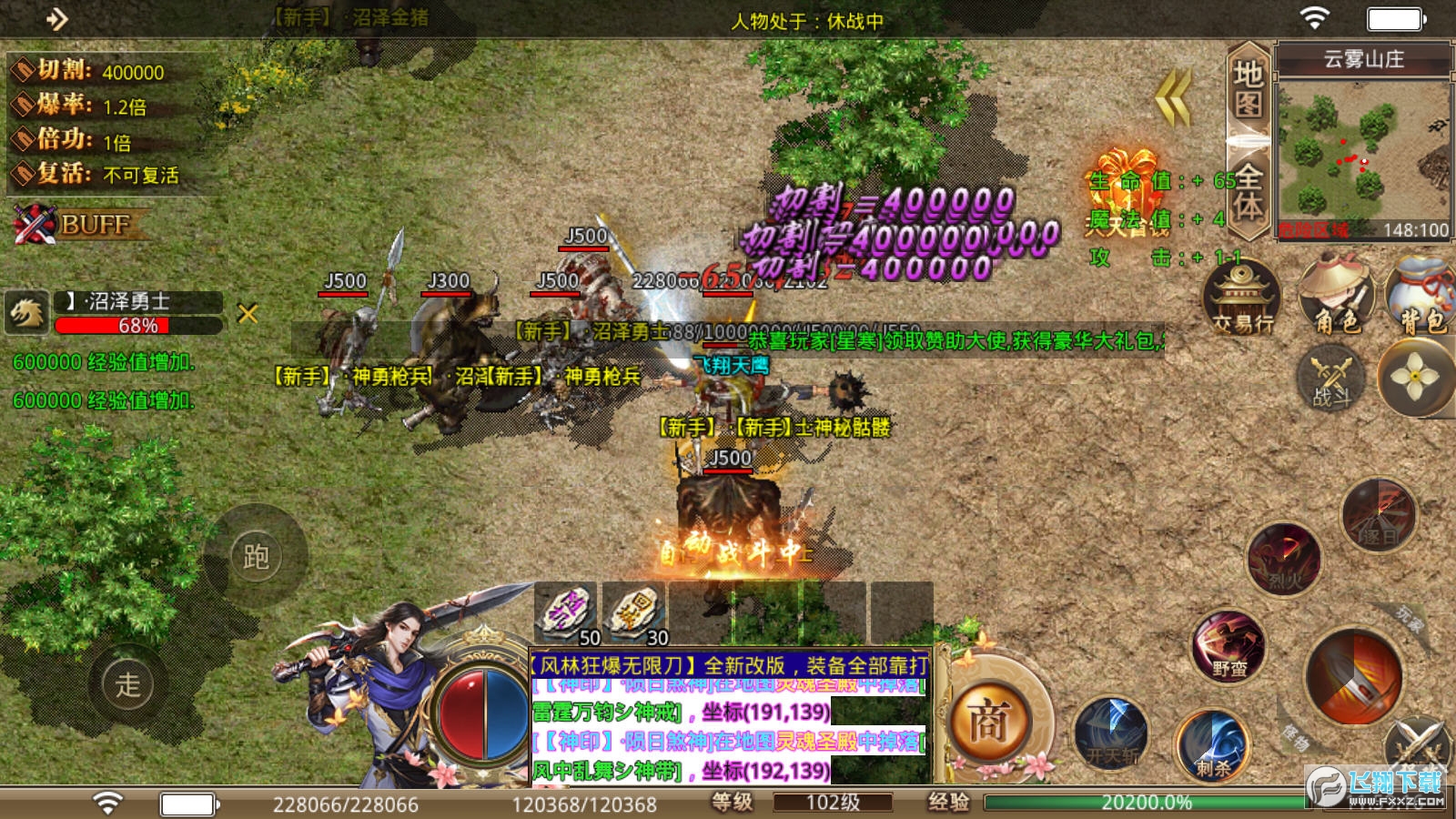1456x819 pixels.
Task: Cast the 刺杀 stab skill
Action: (1212, 746)
